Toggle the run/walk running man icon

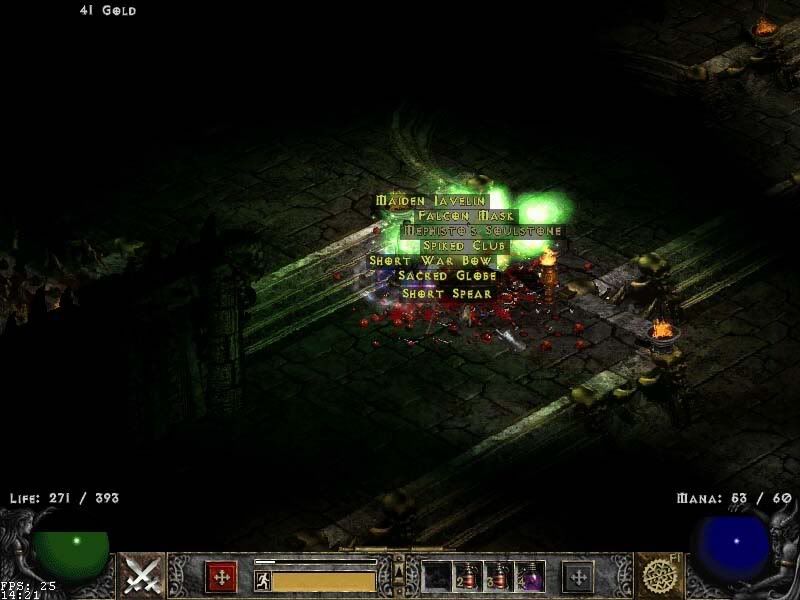pyautogui.click(x=262, y=579)
